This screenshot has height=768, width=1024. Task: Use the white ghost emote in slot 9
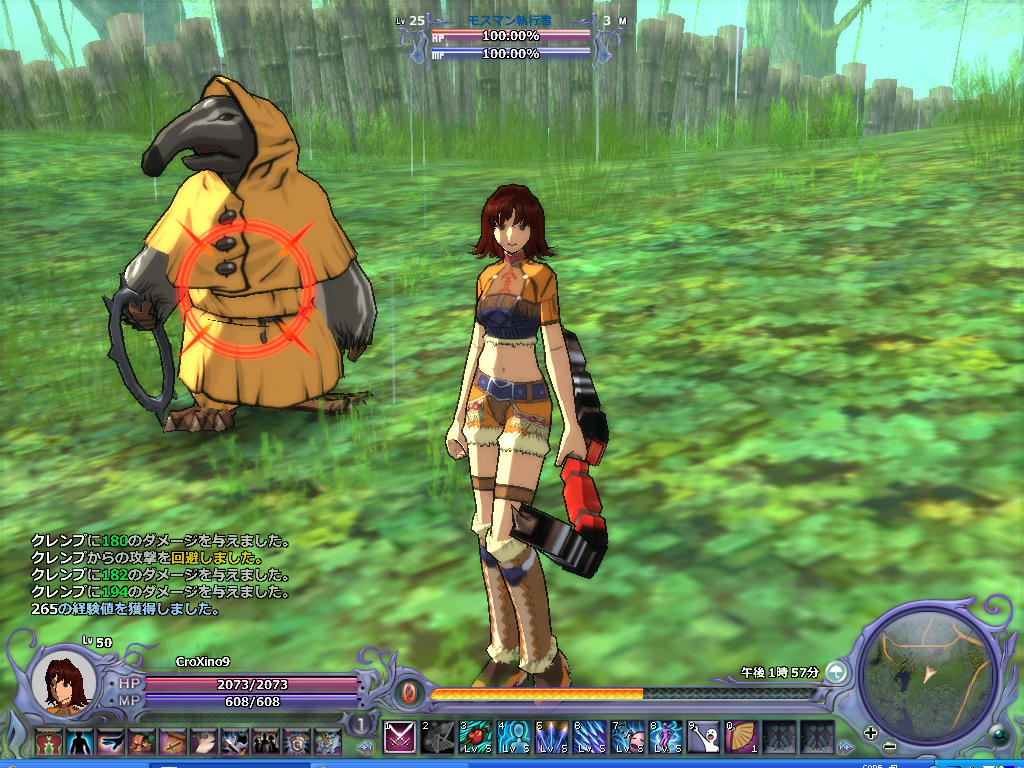click(704, 738)
